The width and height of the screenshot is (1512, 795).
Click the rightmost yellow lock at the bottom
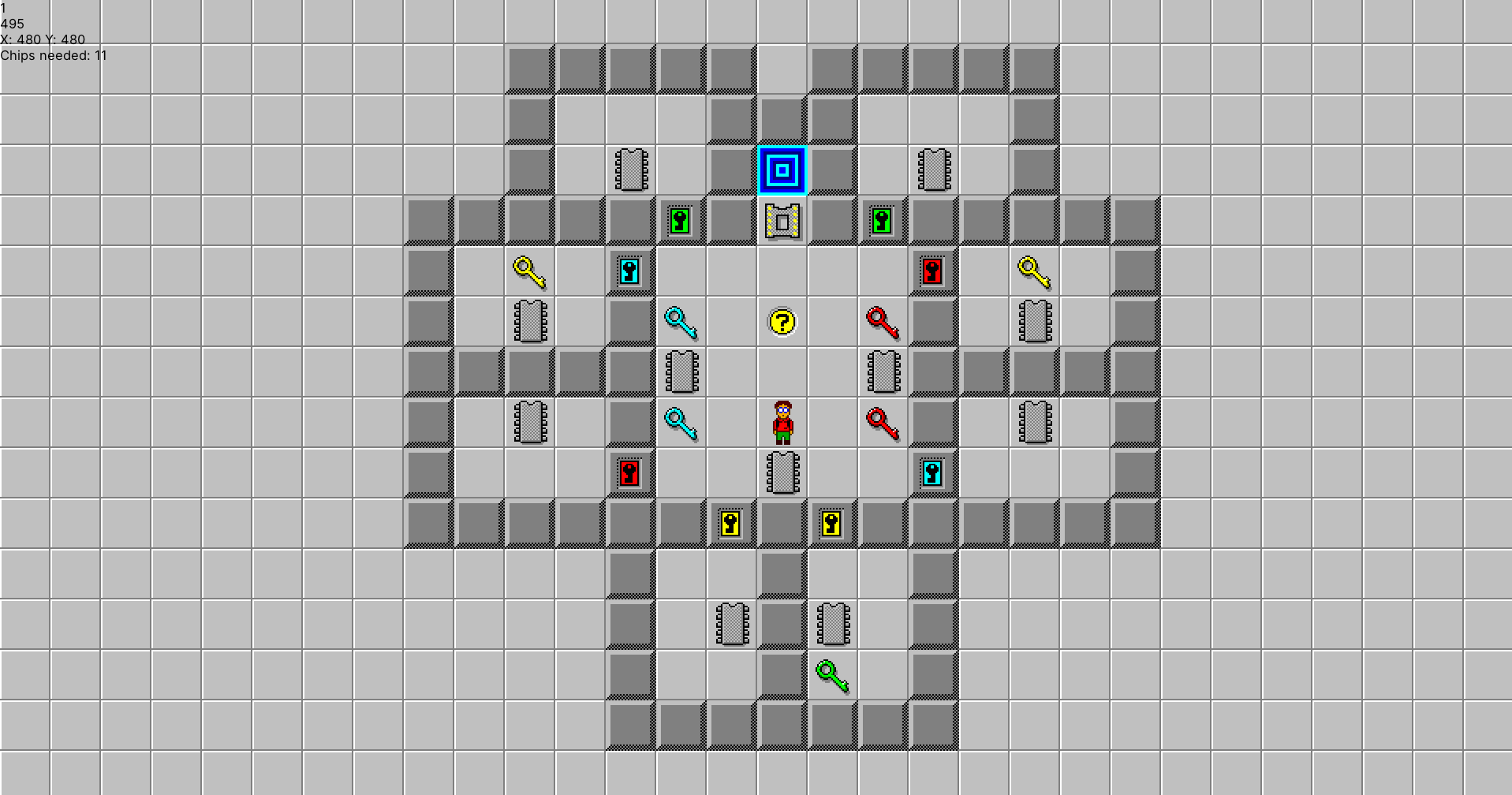[832, 523]
